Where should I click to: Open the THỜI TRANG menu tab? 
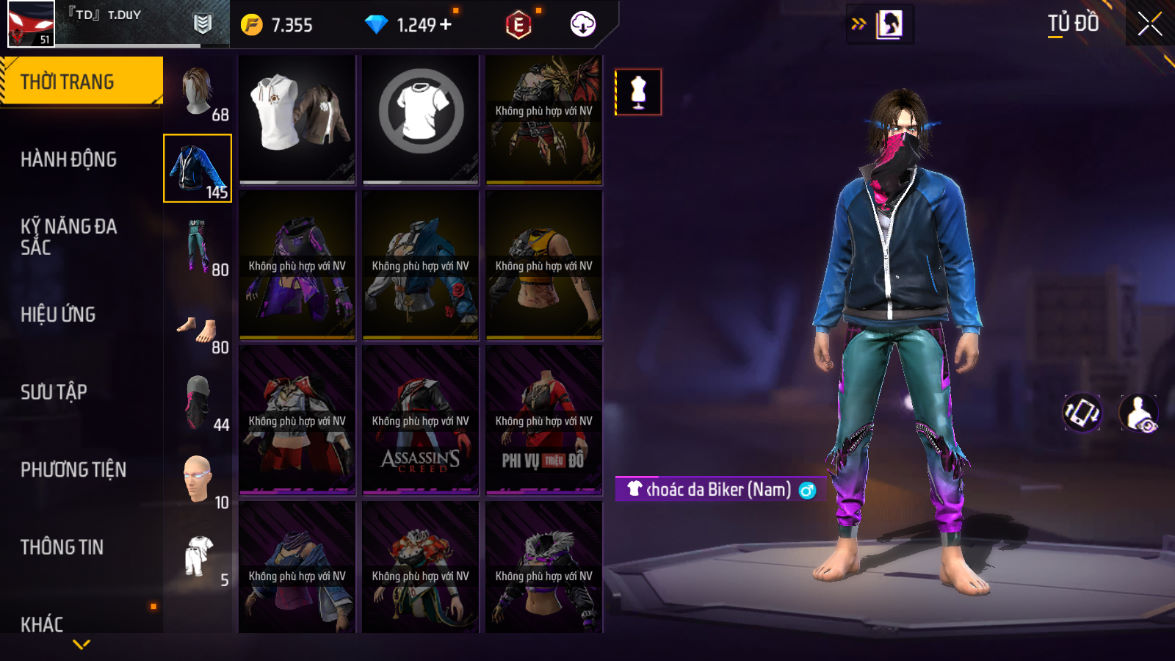pyautogui.click(x=80, y=82)
